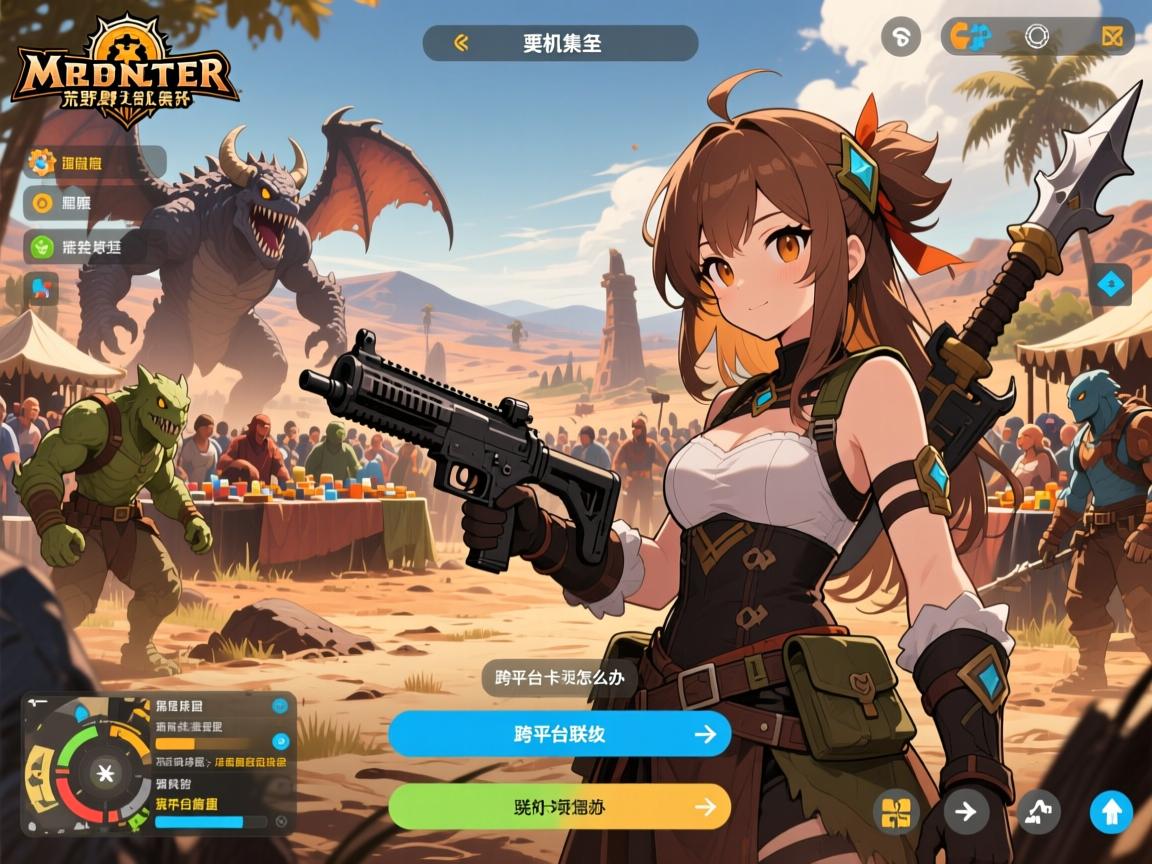
Task: Tap the blue-and-red square icon
Action: 41,289
